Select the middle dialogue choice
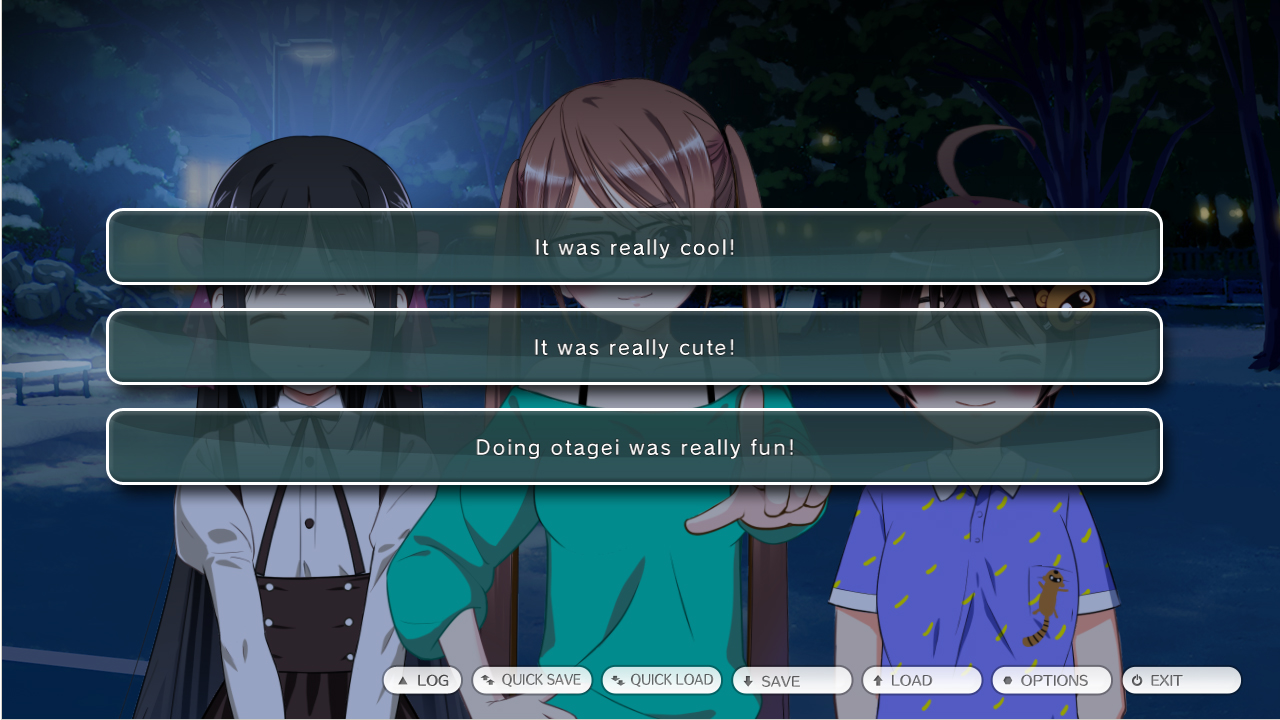The image size is (1280, 720). (634, 347)
